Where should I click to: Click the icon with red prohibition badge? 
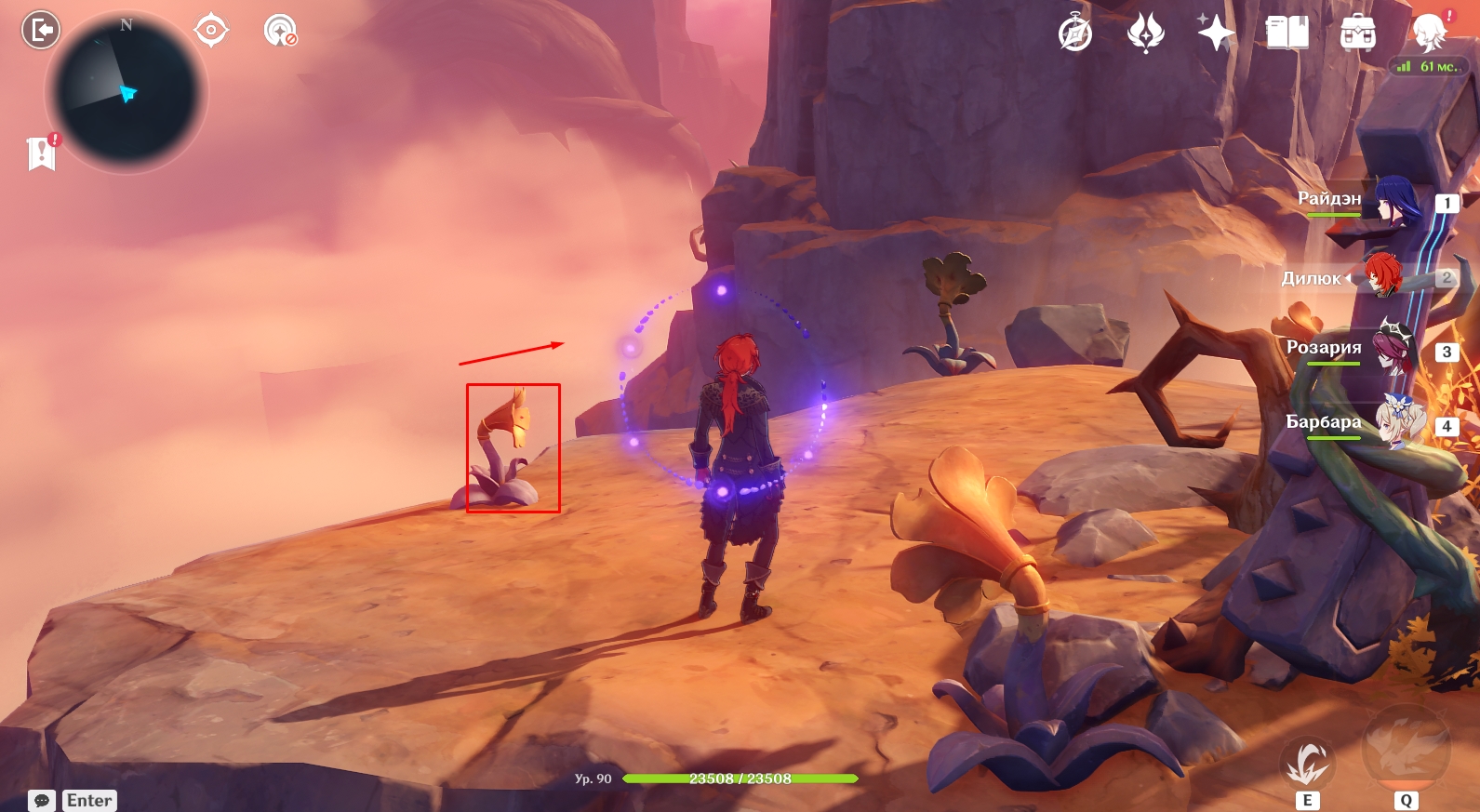tap(279, 31)
